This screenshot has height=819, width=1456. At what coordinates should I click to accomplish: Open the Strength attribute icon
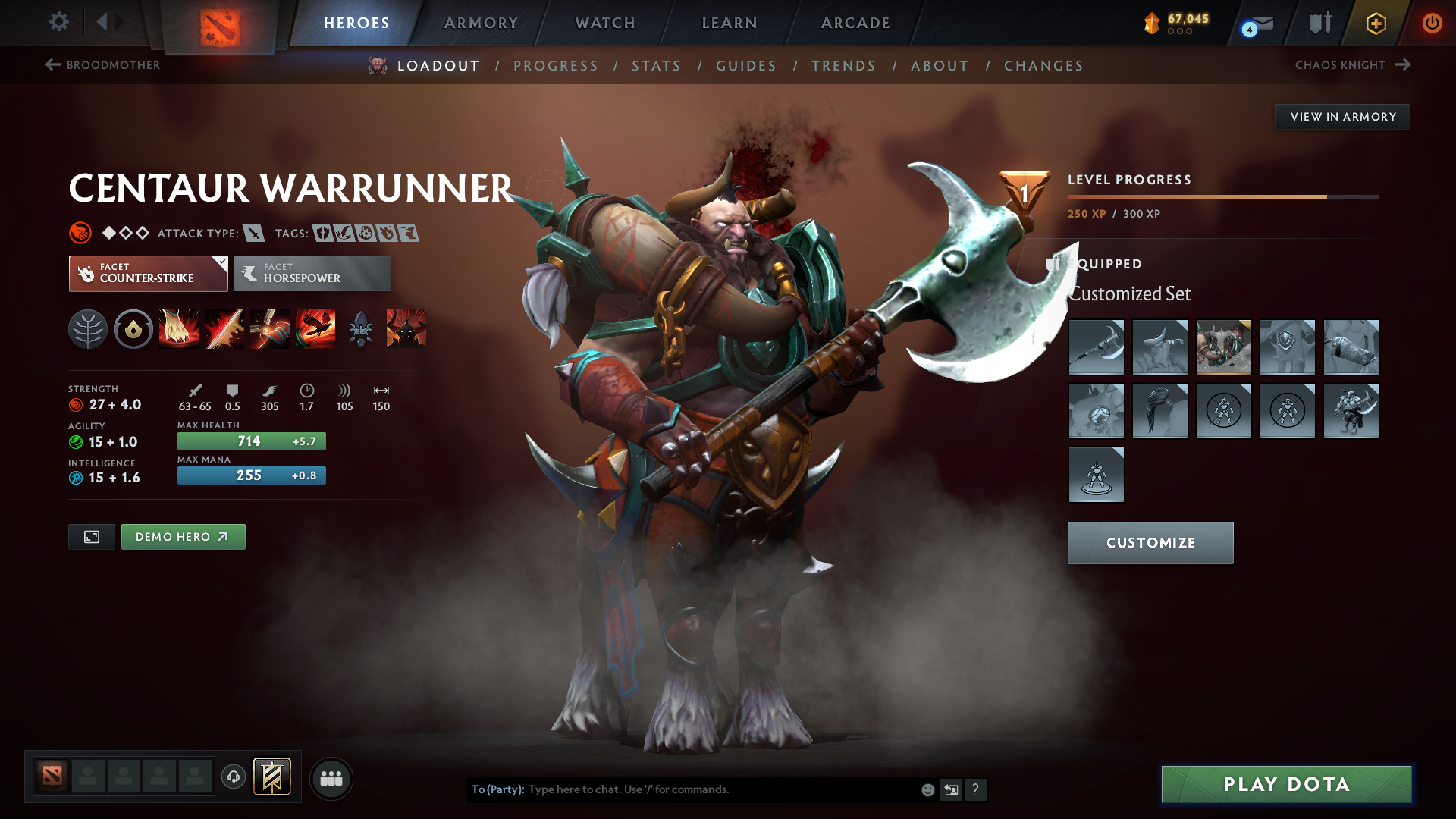coord(77,404)
